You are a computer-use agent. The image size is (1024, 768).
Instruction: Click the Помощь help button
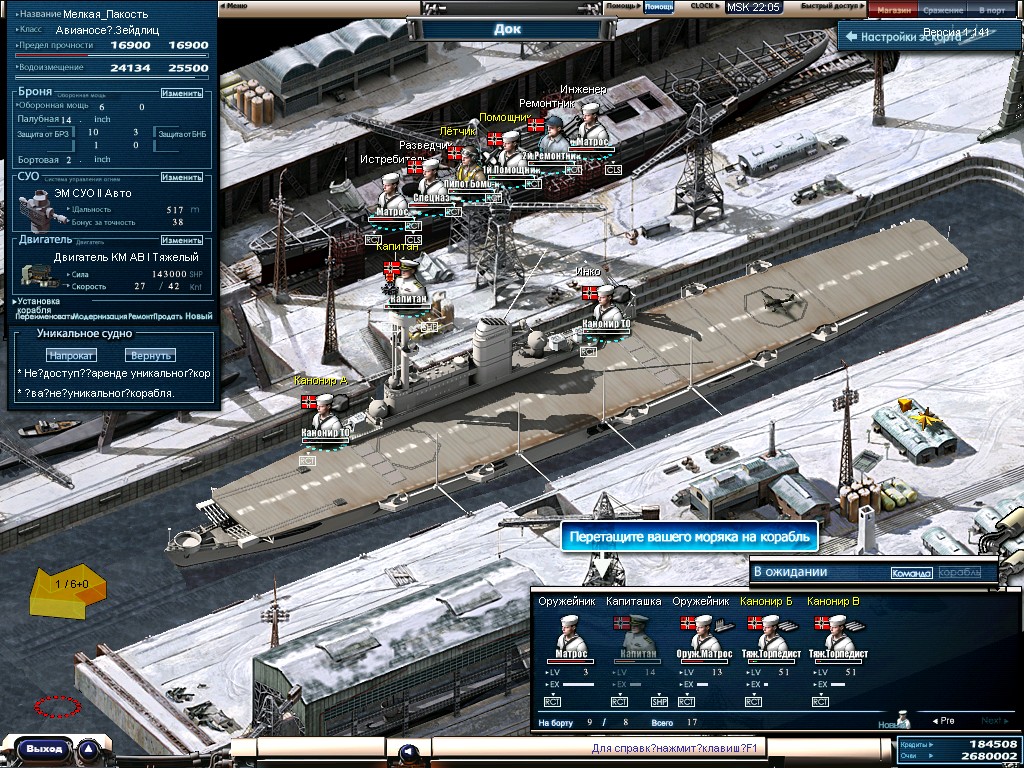coord(621,6)
